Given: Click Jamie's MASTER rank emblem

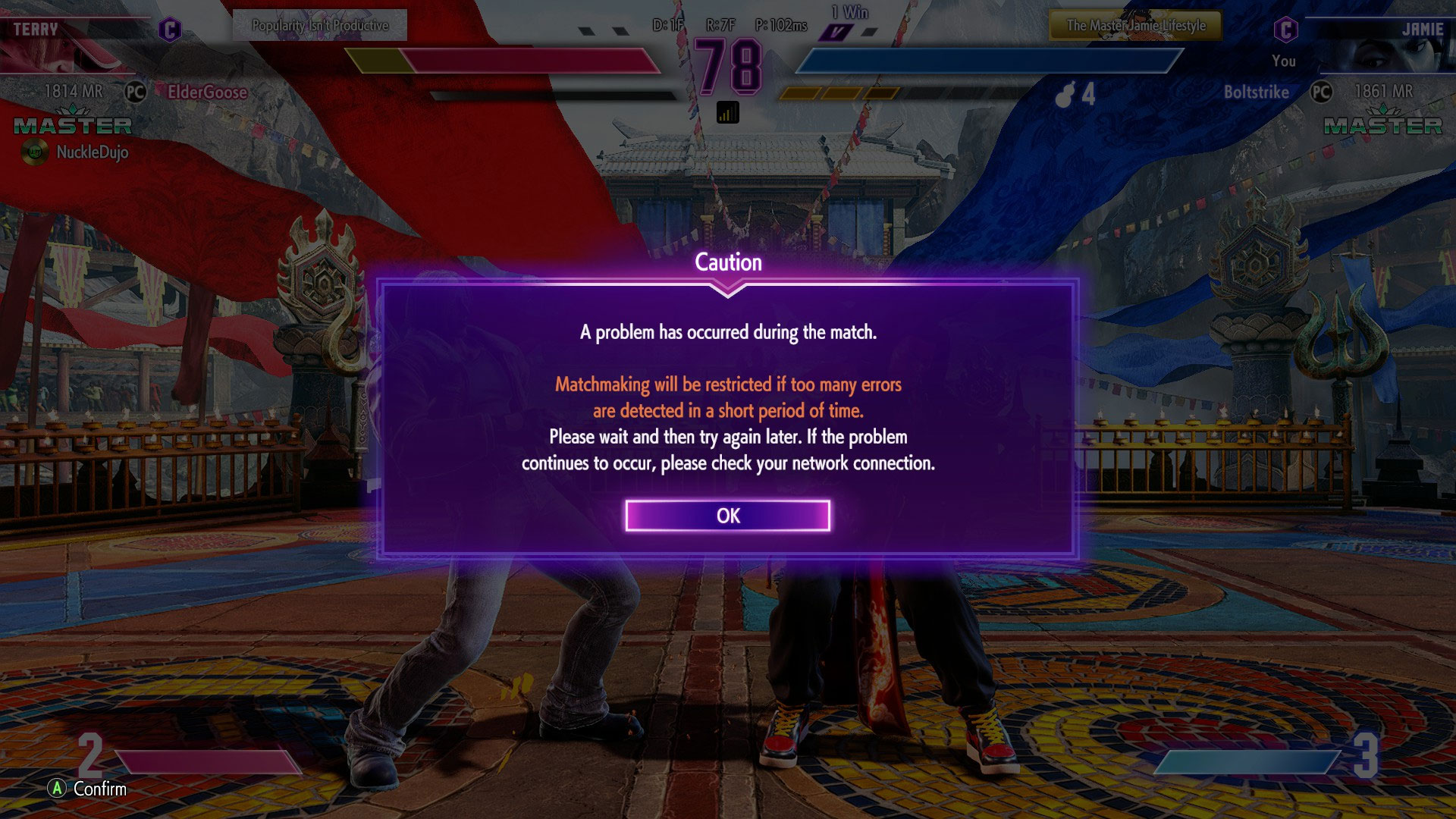Looking at the screenshot, I should pos(1382,123).
